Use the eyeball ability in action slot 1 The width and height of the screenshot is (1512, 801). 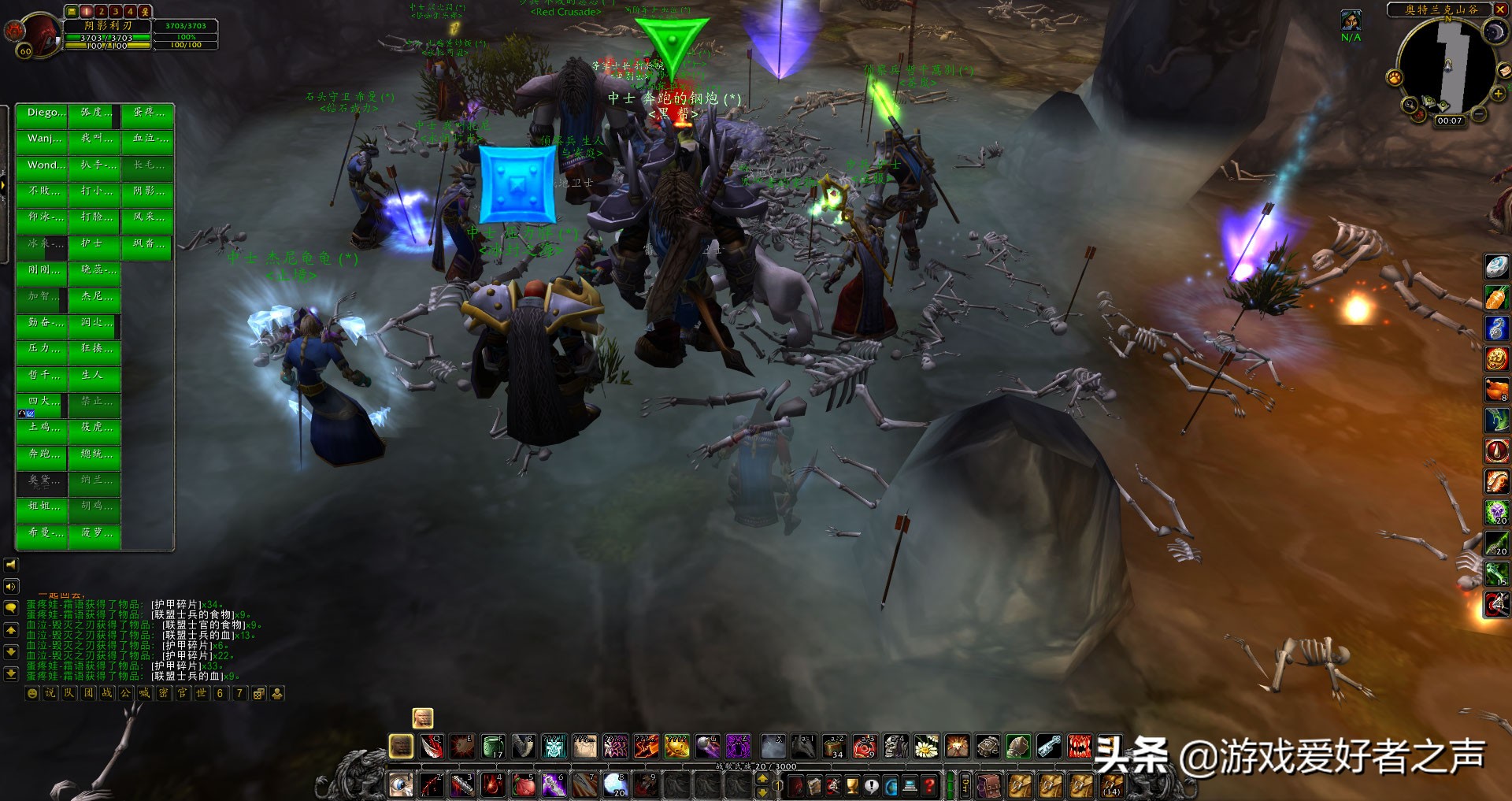tap(401, 784)
